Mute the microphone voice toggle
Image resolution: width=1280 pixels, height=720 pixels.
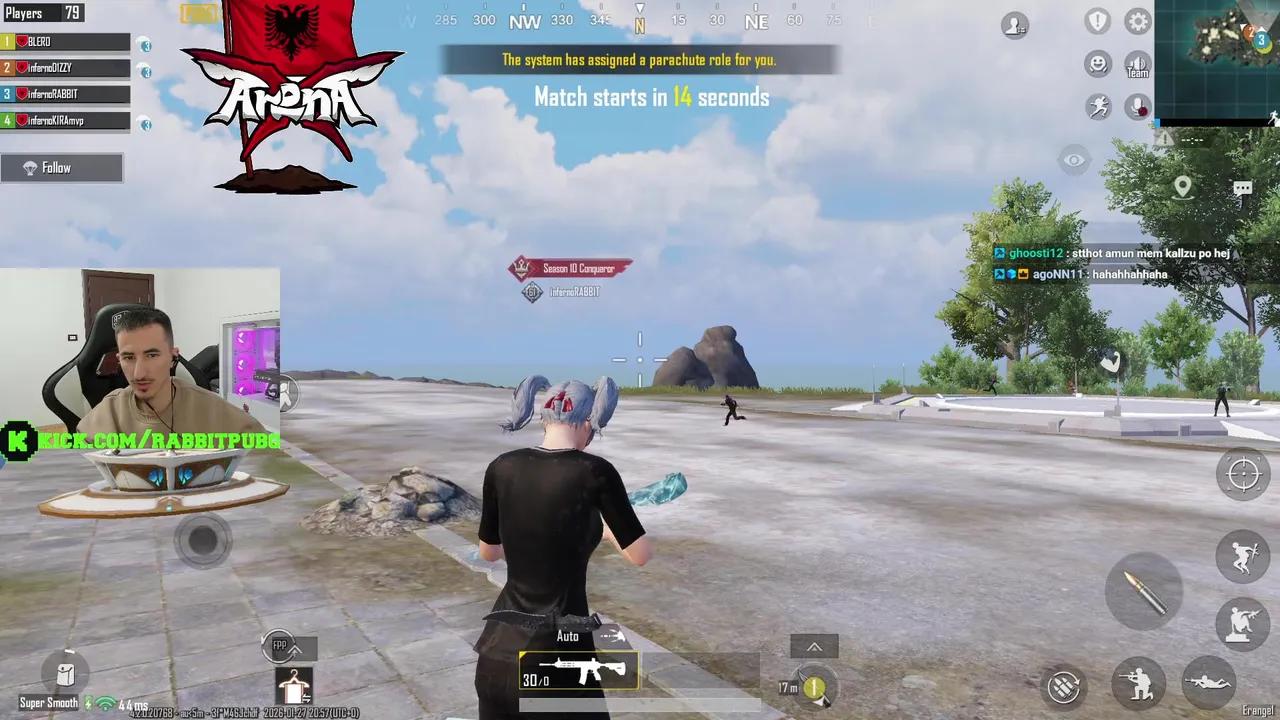coord(1137,106)
